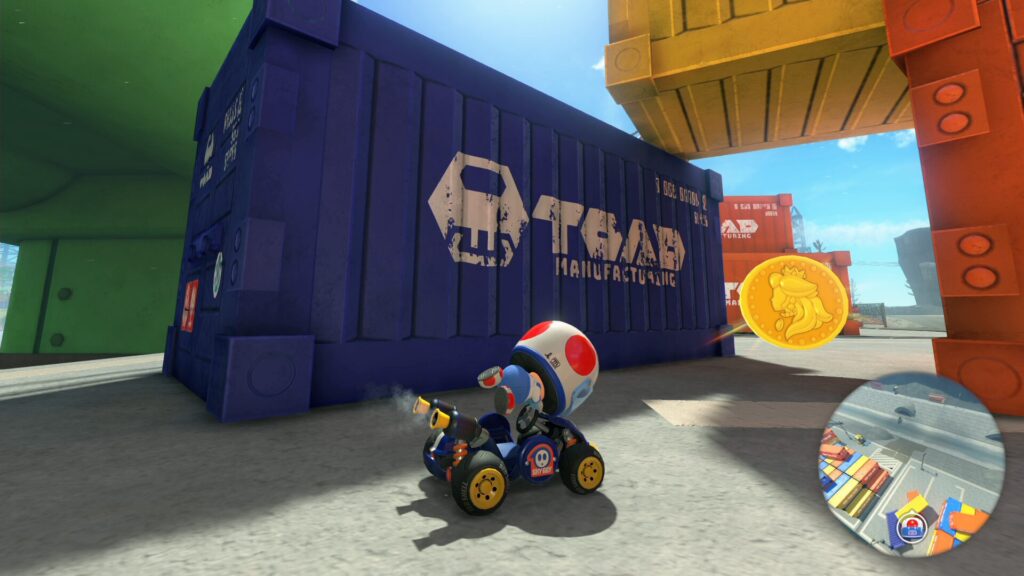Click Toad's player marker on the minimap
The height and width of the screenshot is (576, 1024).
tap(912, 527)
